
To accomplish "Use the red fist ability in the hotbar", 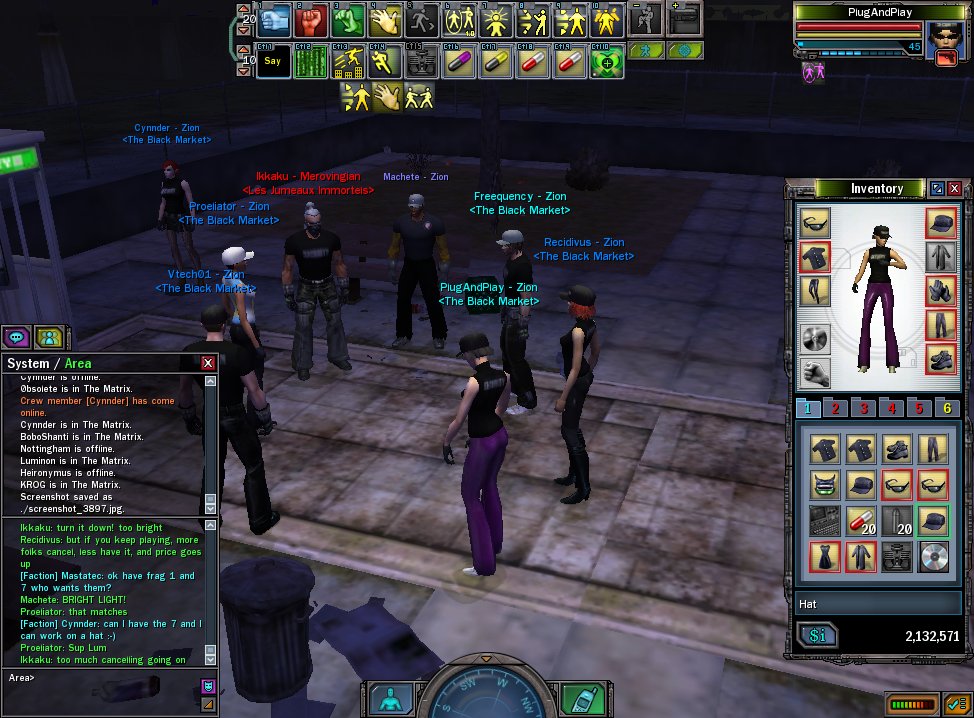I will coord(310,18).
